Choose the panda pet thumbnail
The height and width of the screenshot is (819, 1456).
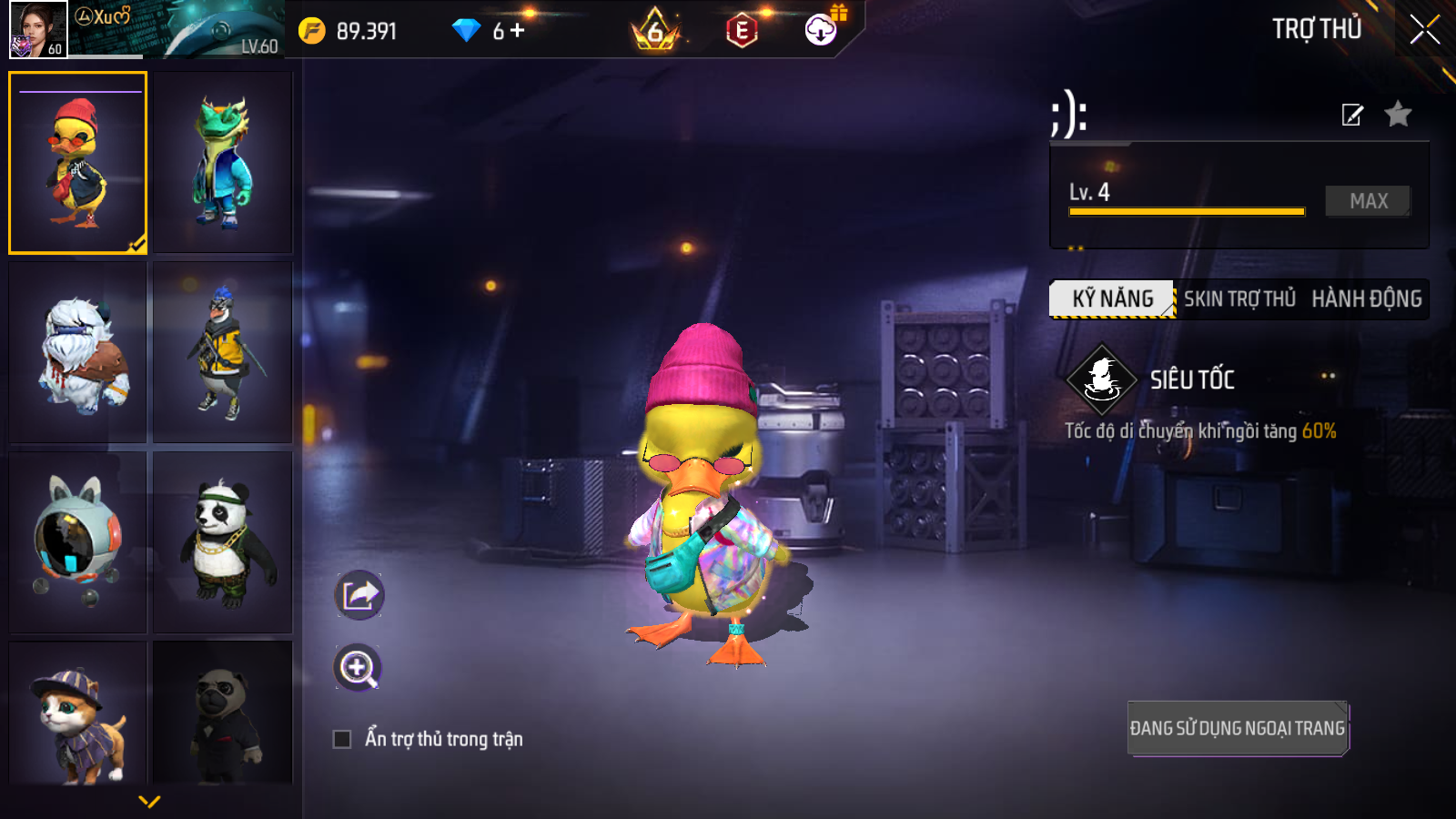click(x=222, y=541)
